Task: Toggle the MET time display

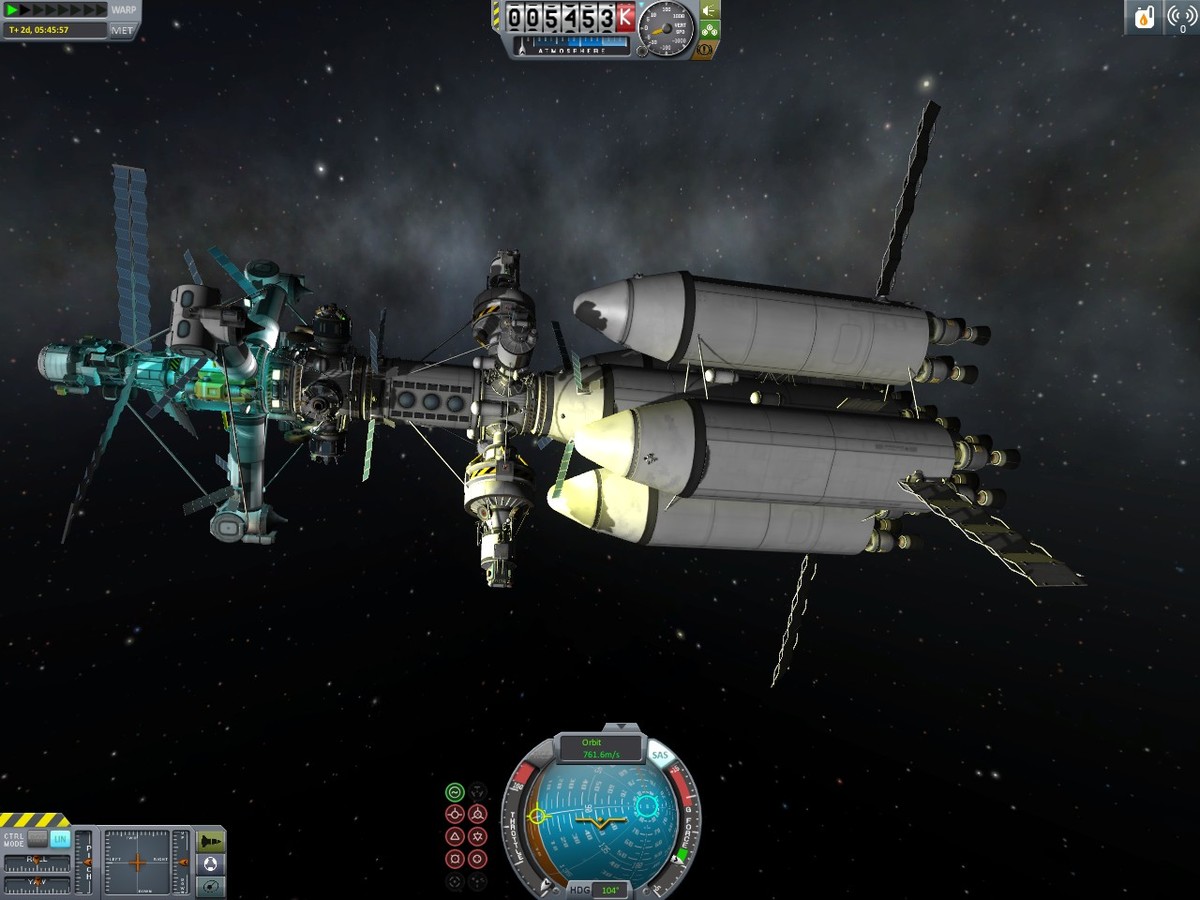Action: coord(123,30)
